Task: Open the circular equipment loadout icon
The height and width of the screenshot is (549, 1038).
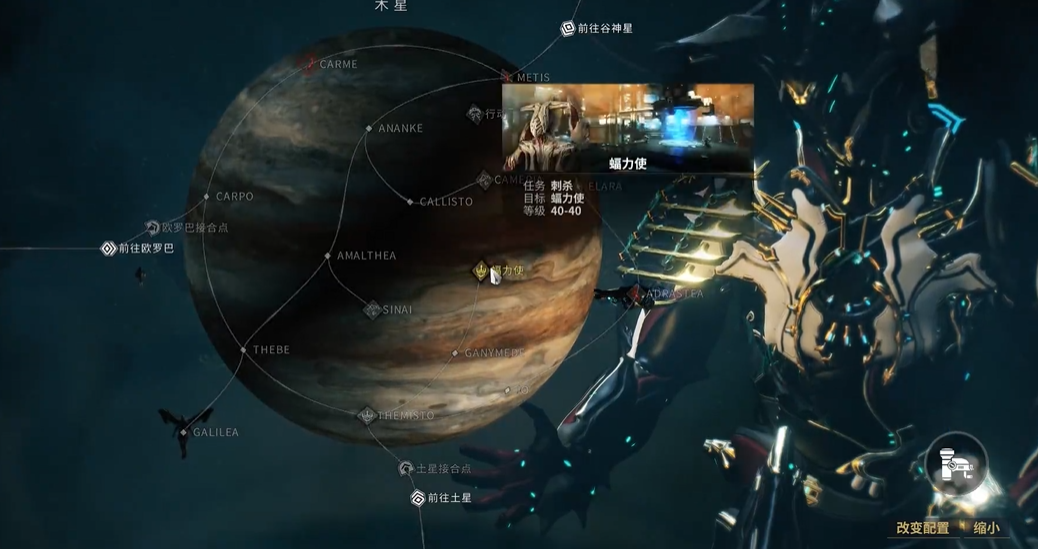Action: pyautogui.click(x=957, y=463)
